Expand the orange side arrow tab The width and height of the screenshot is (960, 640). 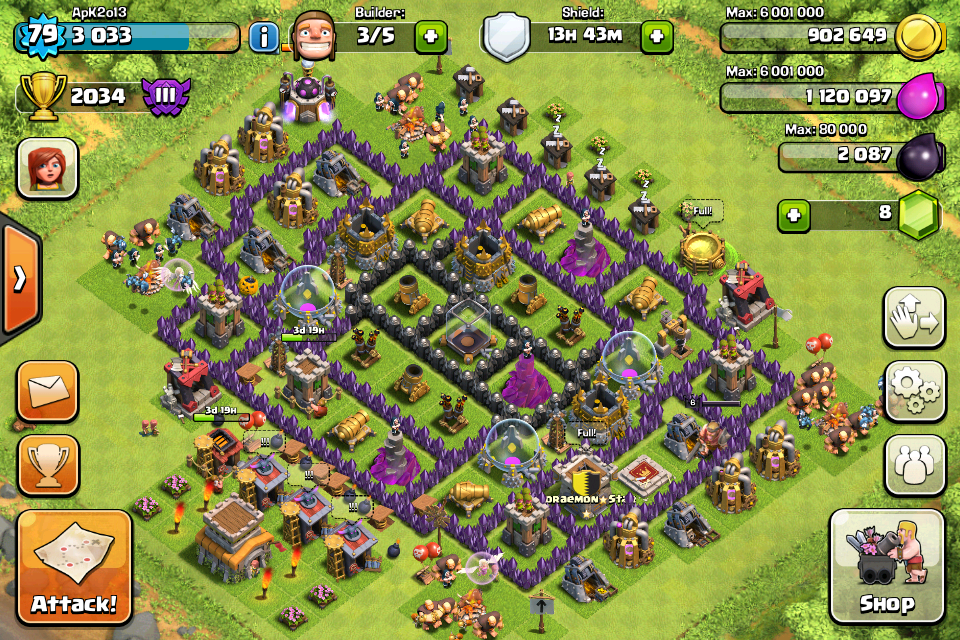point(19,278)
